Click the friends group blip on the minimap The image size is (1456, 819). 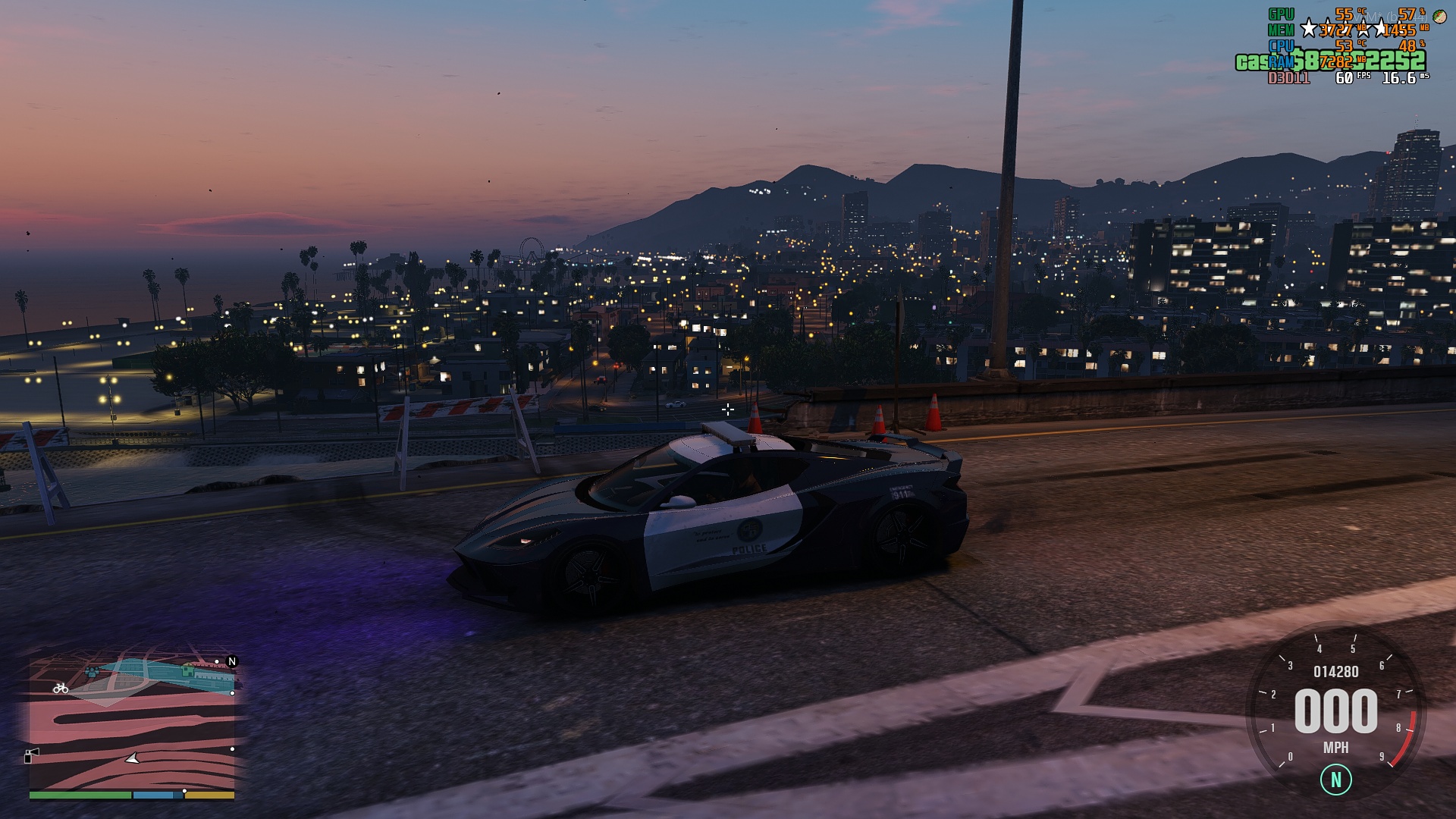[93, 672]
